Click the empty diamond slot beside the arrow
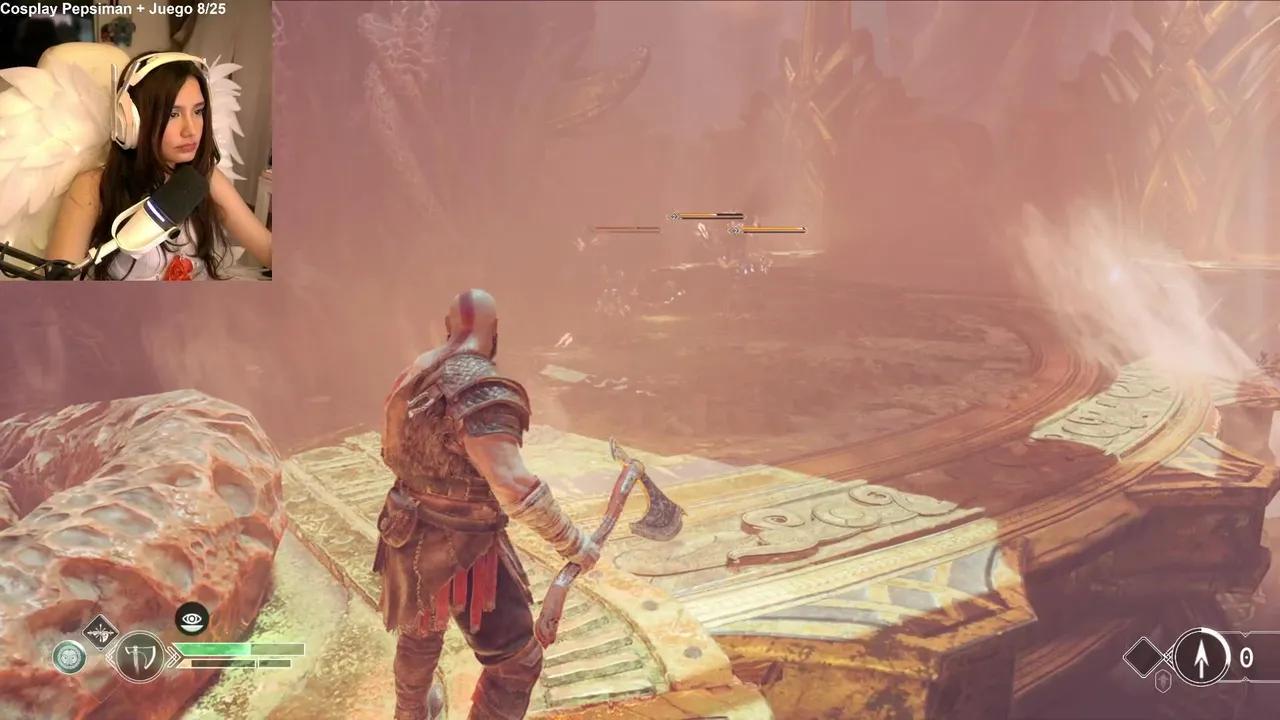The height and width of the screenshot is (720, 1280). (1144, 657)
